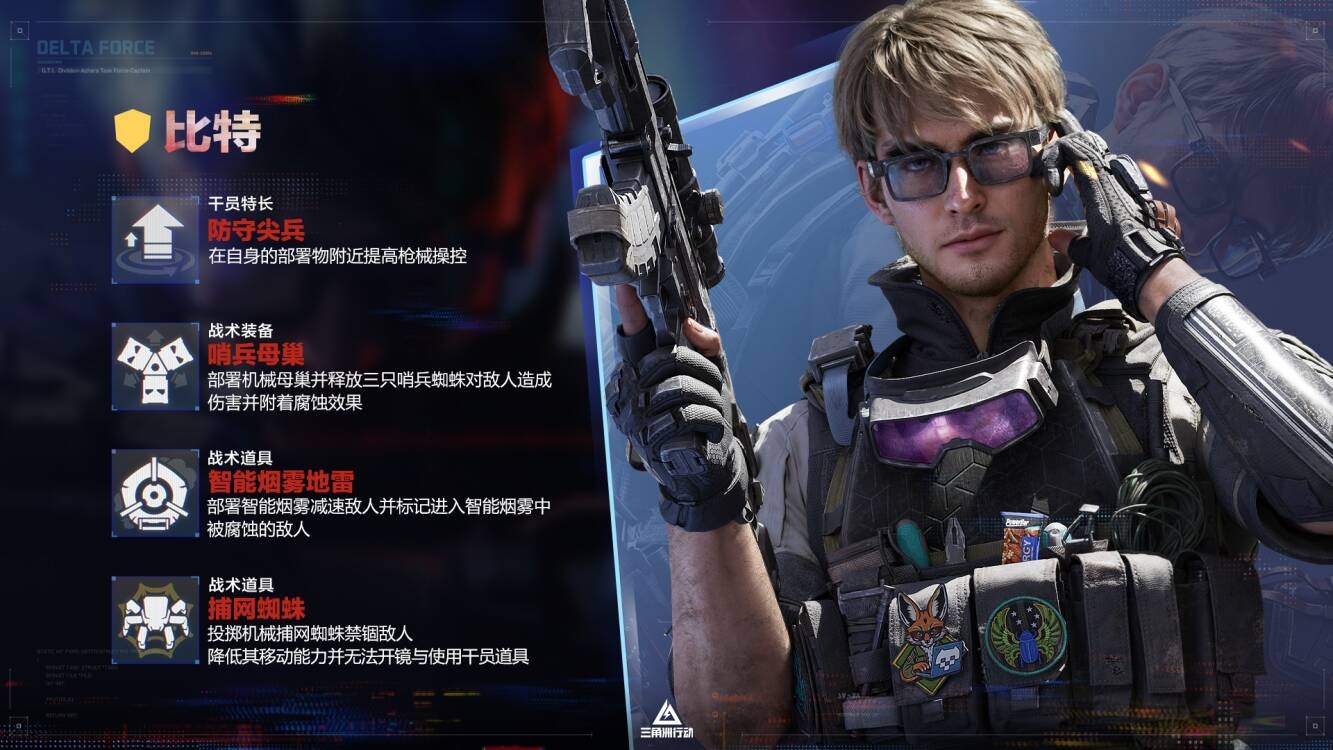Open the 捕网蜘蛛 spider gadget icon

[155, 619]
